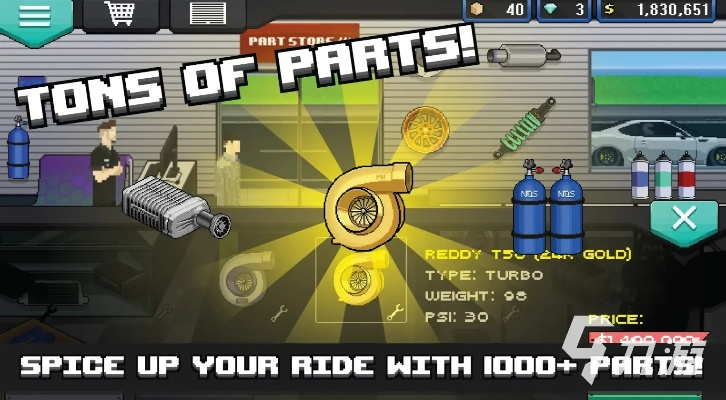Tap the cash balance counter
The height and width of the screenshot is (400, 726).
click(660, 10)
